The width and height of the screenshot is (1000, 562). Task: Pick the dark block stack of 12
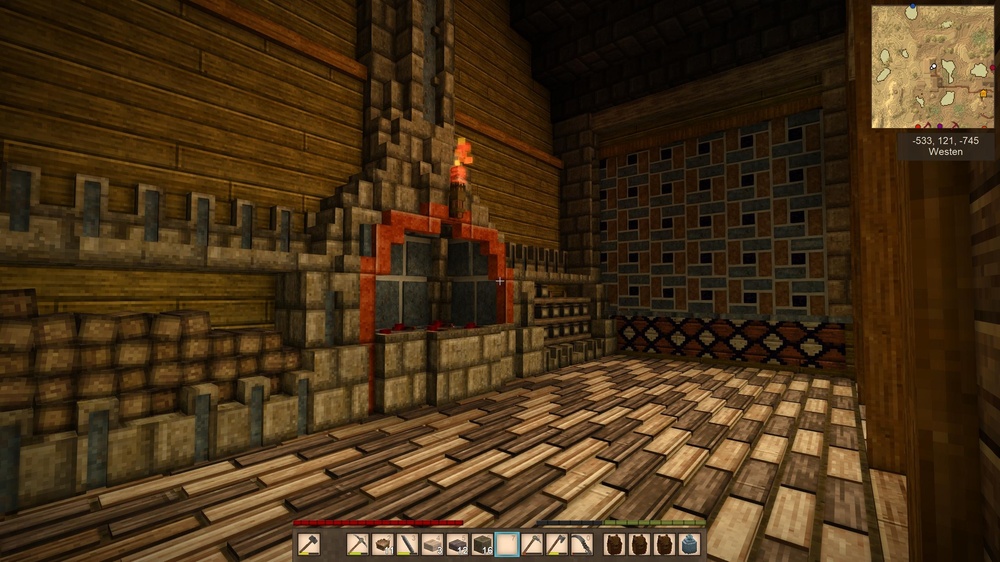click(457, 545)
